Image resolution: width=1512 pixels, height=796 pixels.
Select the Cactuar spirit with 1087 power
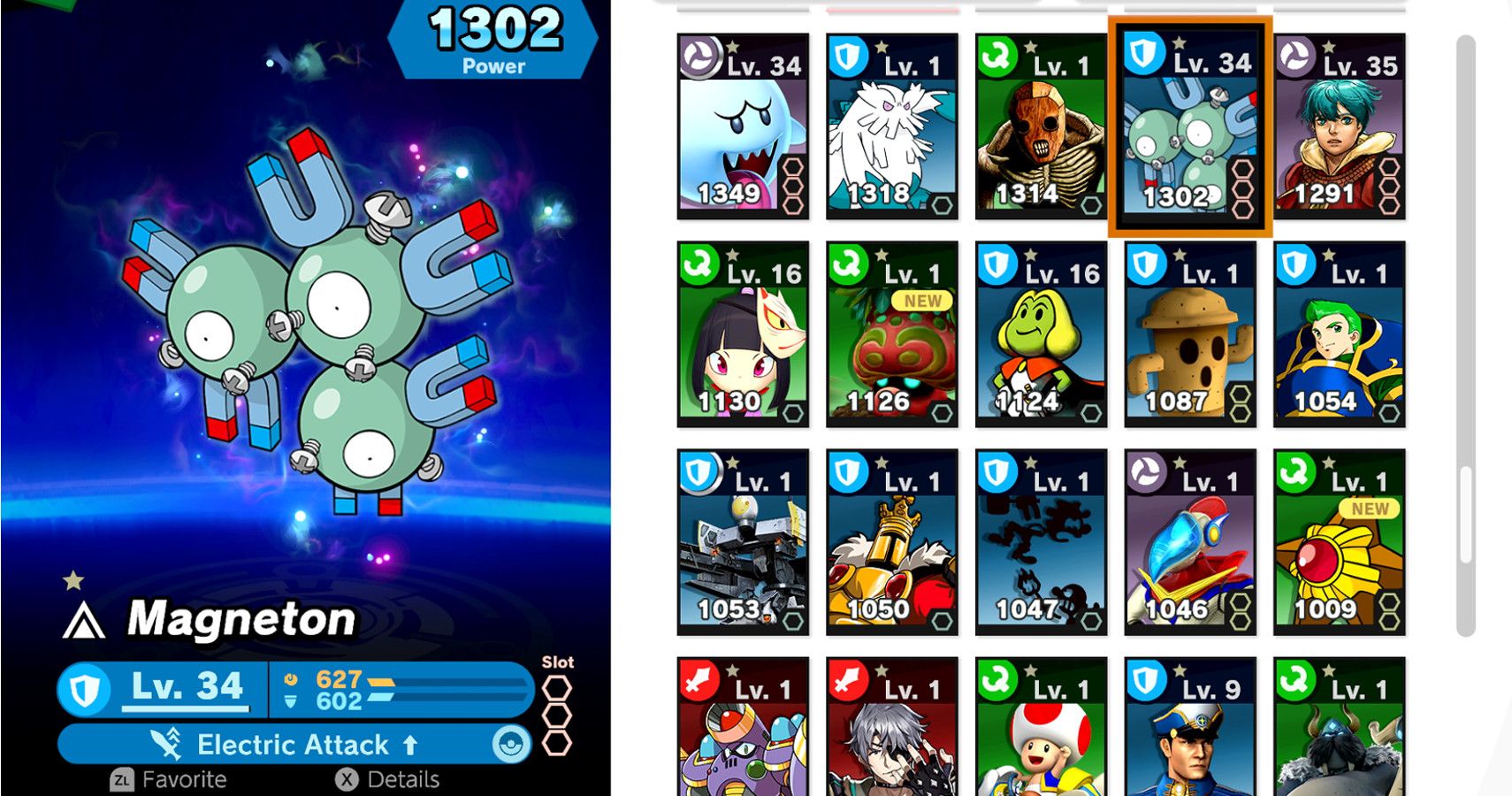click(1189, 336)
